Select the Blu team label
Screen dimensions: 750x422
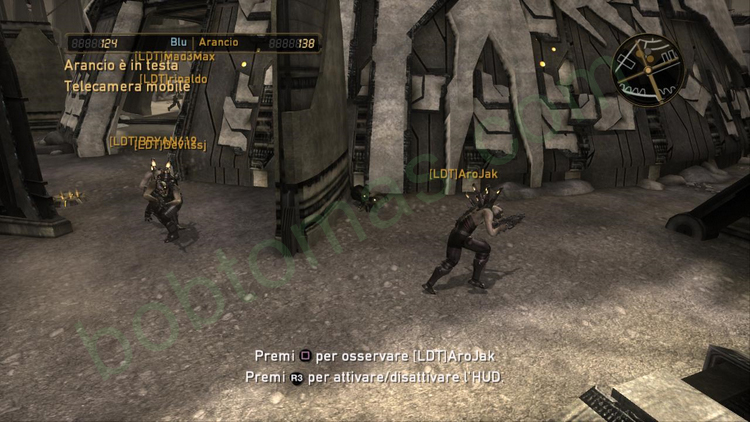[179, 43]
